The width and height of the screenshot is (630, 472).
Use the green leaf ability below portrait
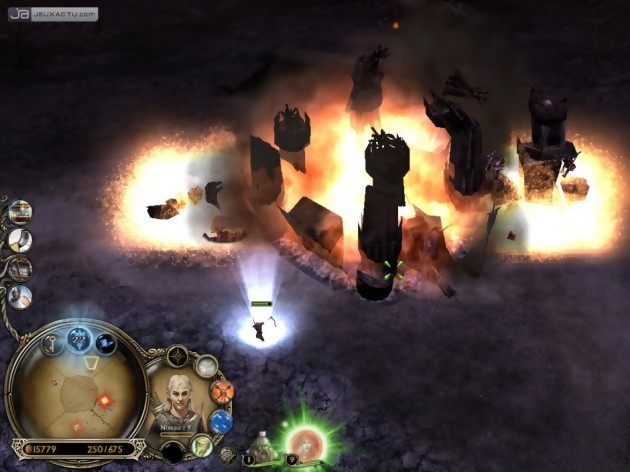202,446
